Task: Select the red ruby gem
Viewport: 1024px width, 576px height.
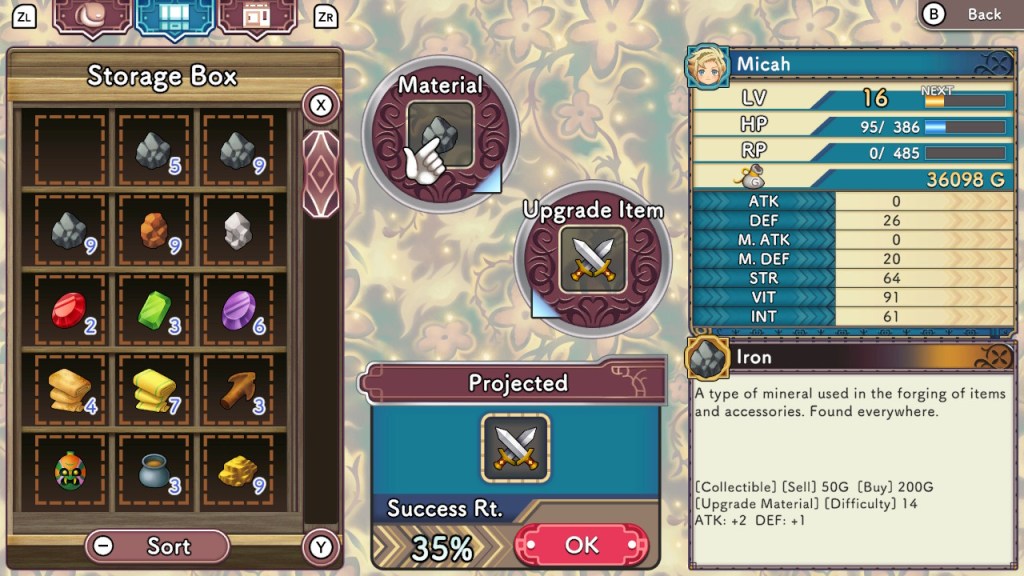Action: point(69,310)
